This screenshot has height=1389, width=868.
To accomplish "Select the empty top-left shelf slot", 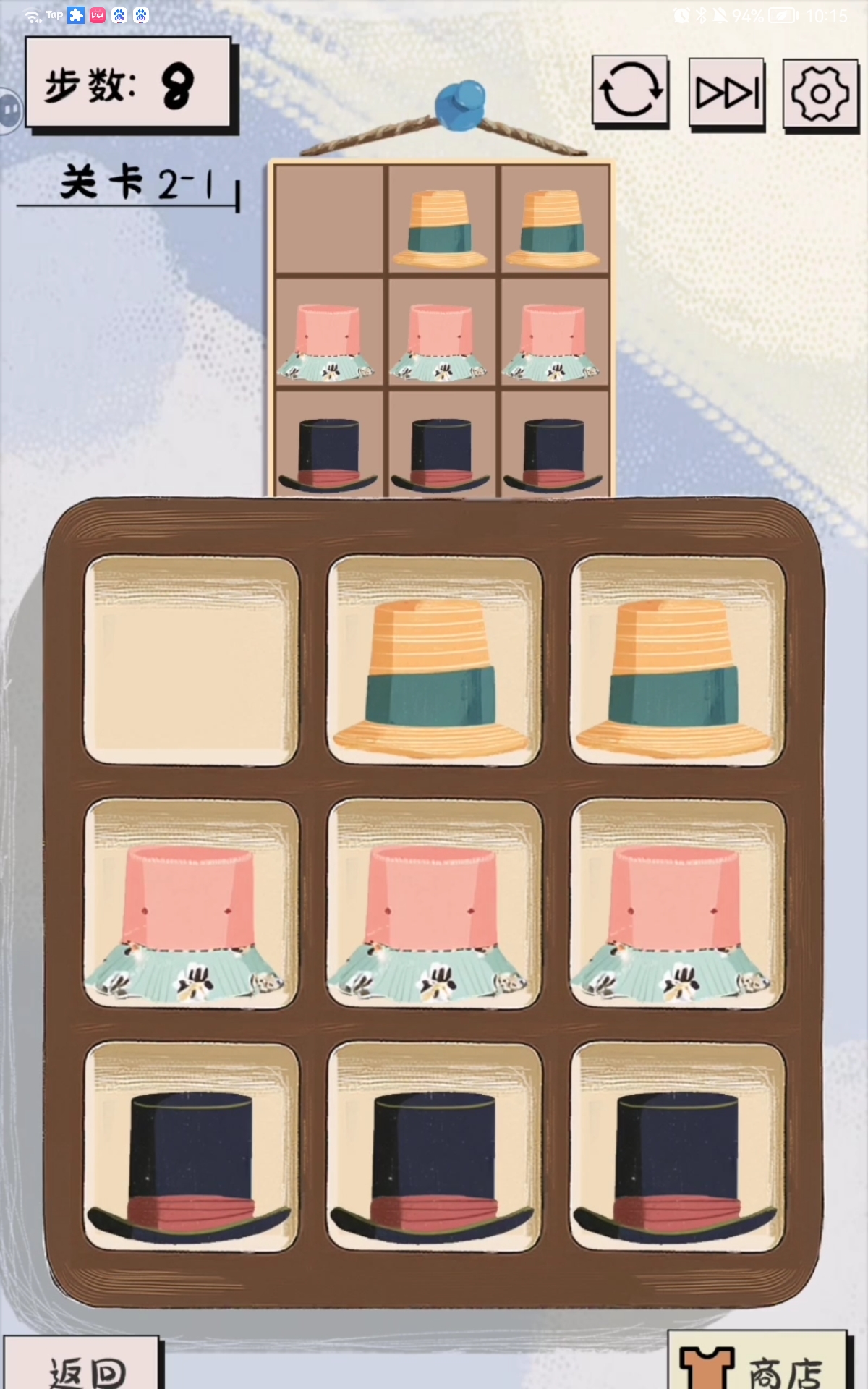I will 192,660.
